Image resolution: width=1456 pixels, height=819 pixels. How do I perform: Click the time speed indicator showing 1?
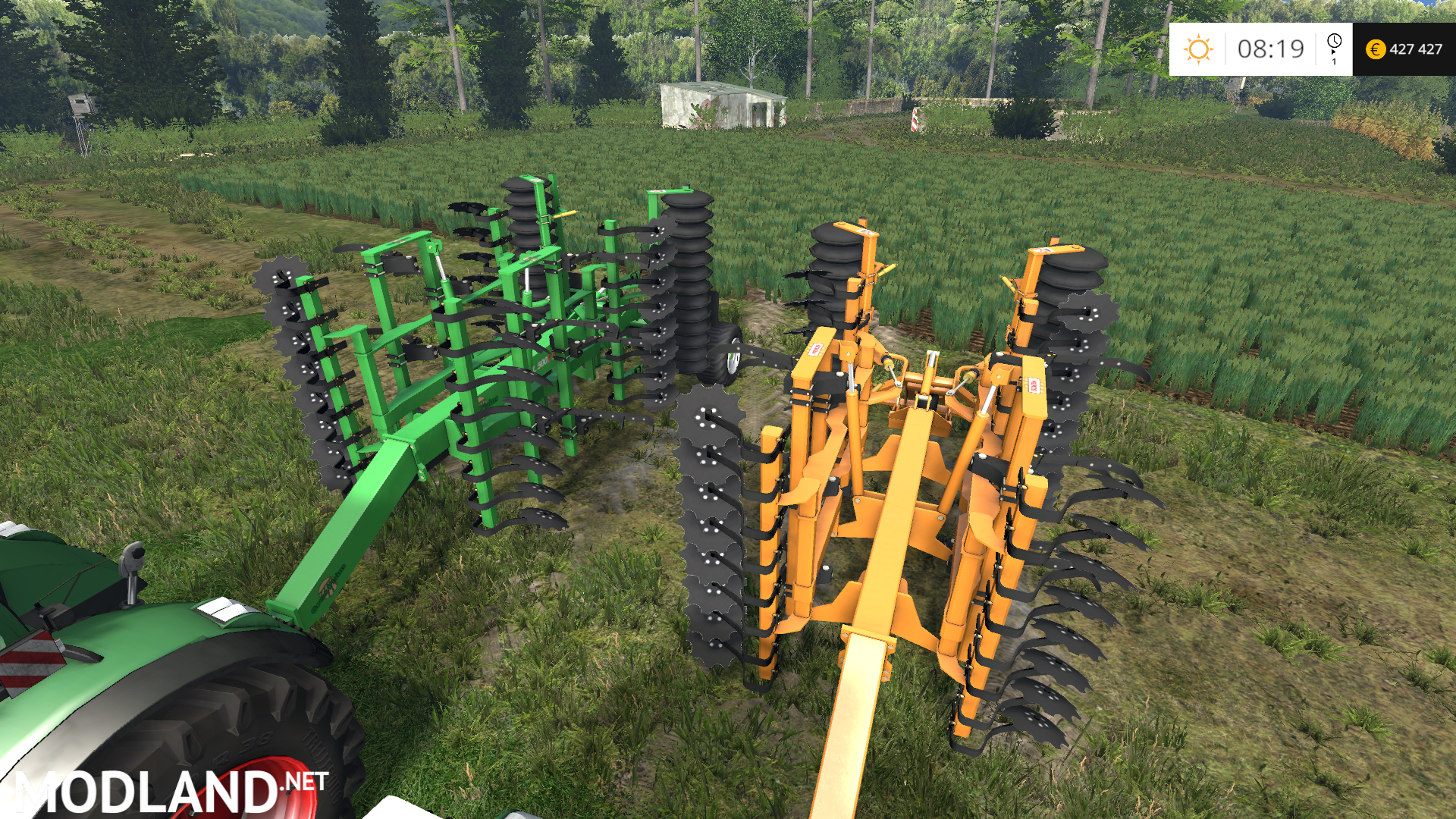tap(1335, 61)
